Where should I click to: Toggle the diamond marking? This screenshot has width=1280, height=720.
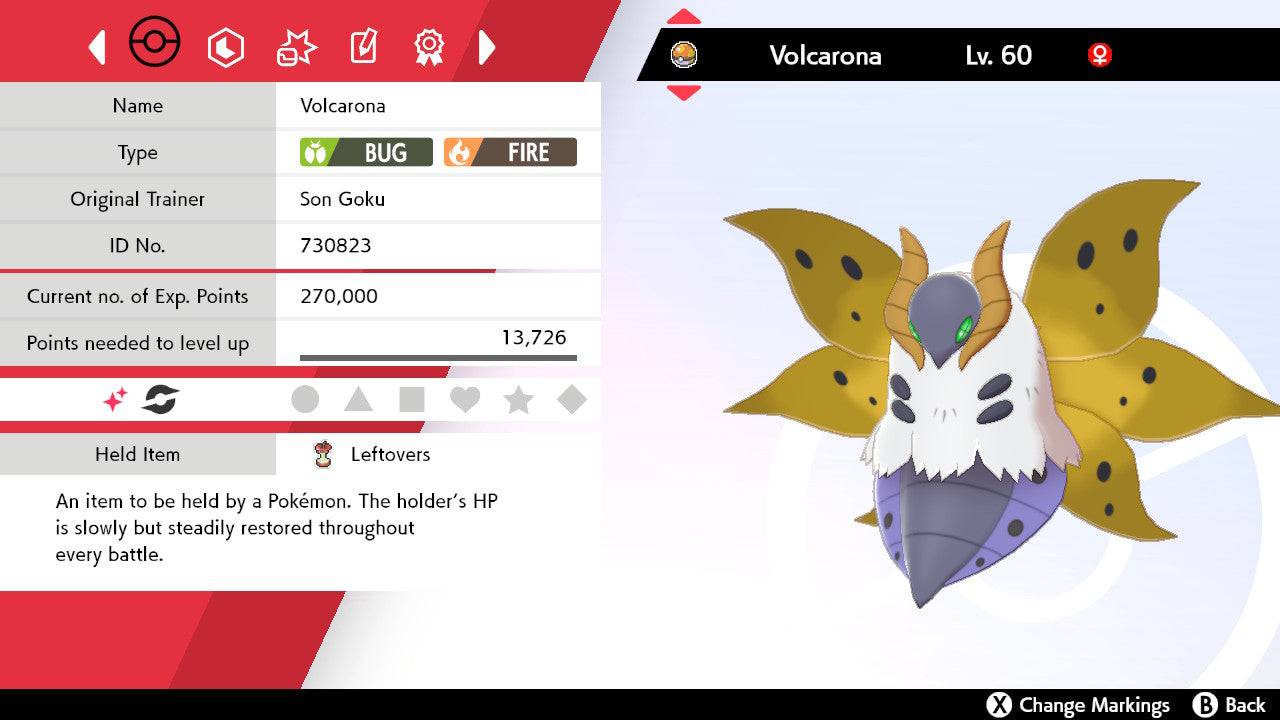571,400
